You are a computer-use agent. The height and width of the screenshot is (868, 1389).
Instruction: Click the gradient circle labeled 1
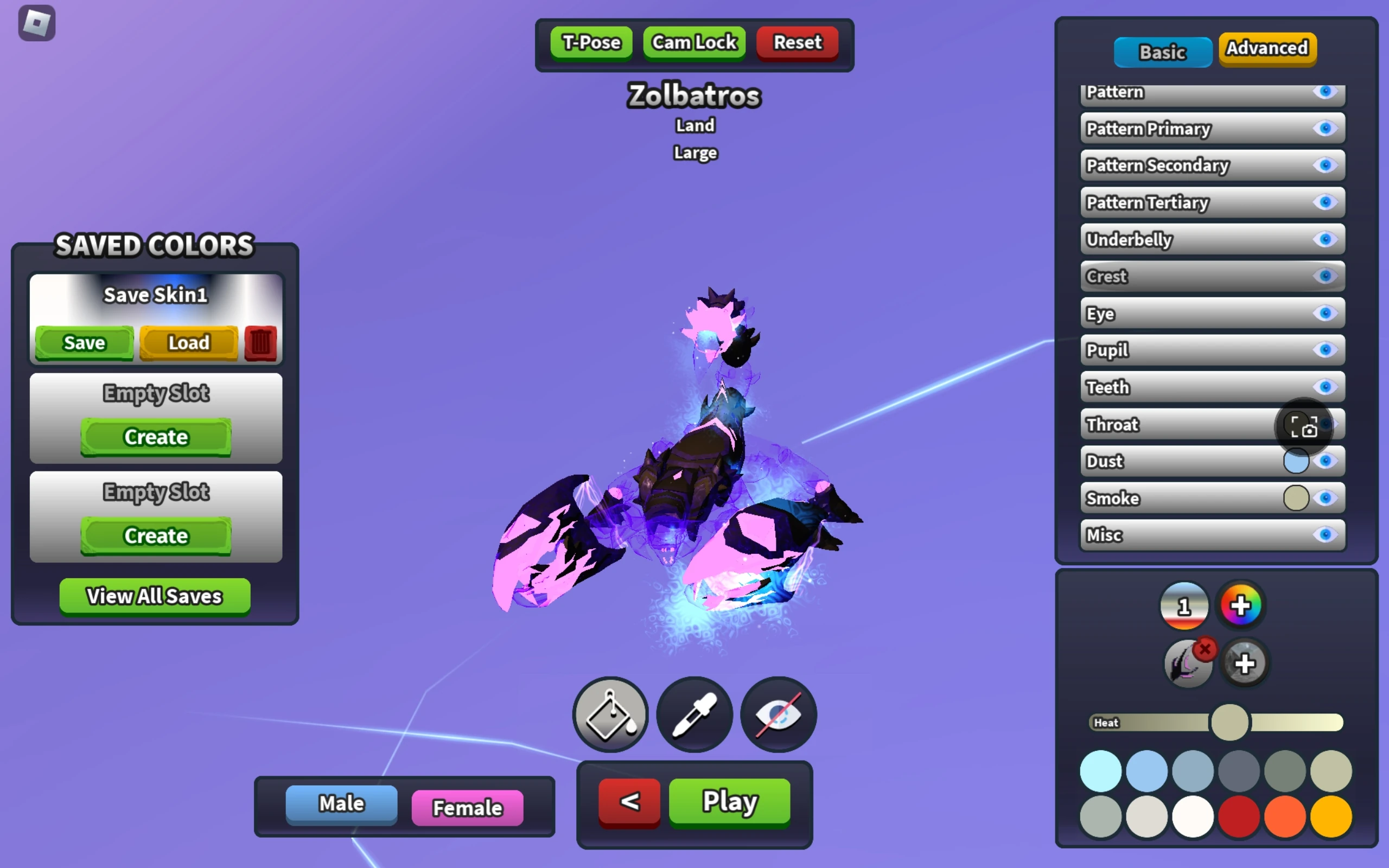(1184, 604)
